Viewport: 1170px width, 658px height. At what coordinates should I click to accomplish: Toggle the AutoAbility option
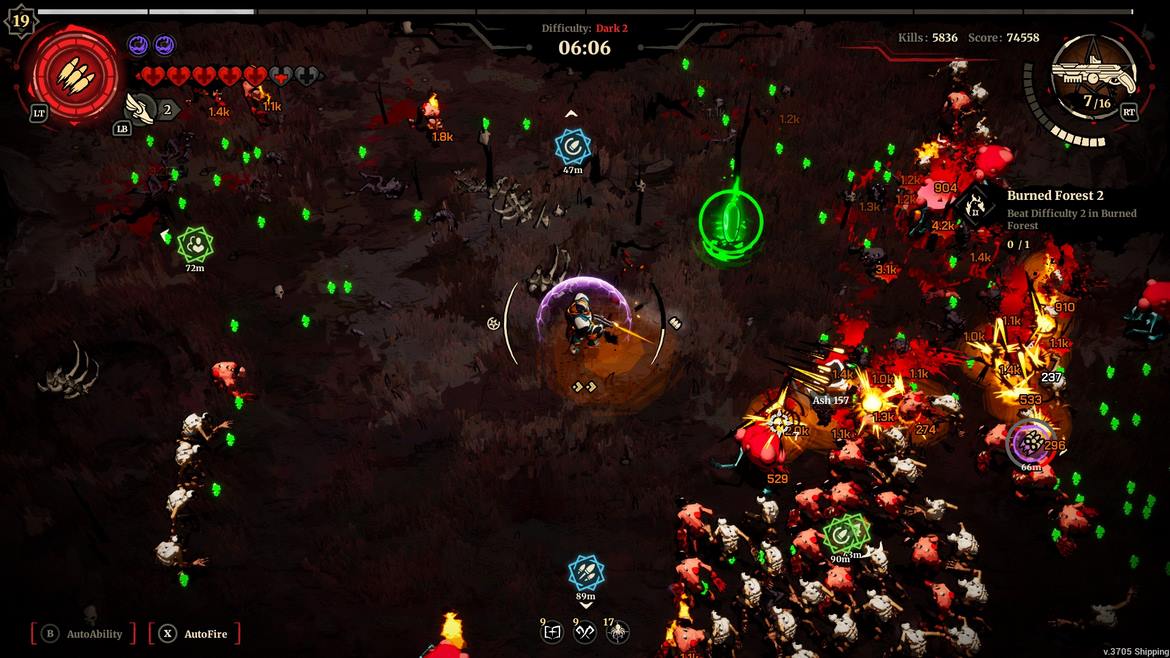click(83, 633)
